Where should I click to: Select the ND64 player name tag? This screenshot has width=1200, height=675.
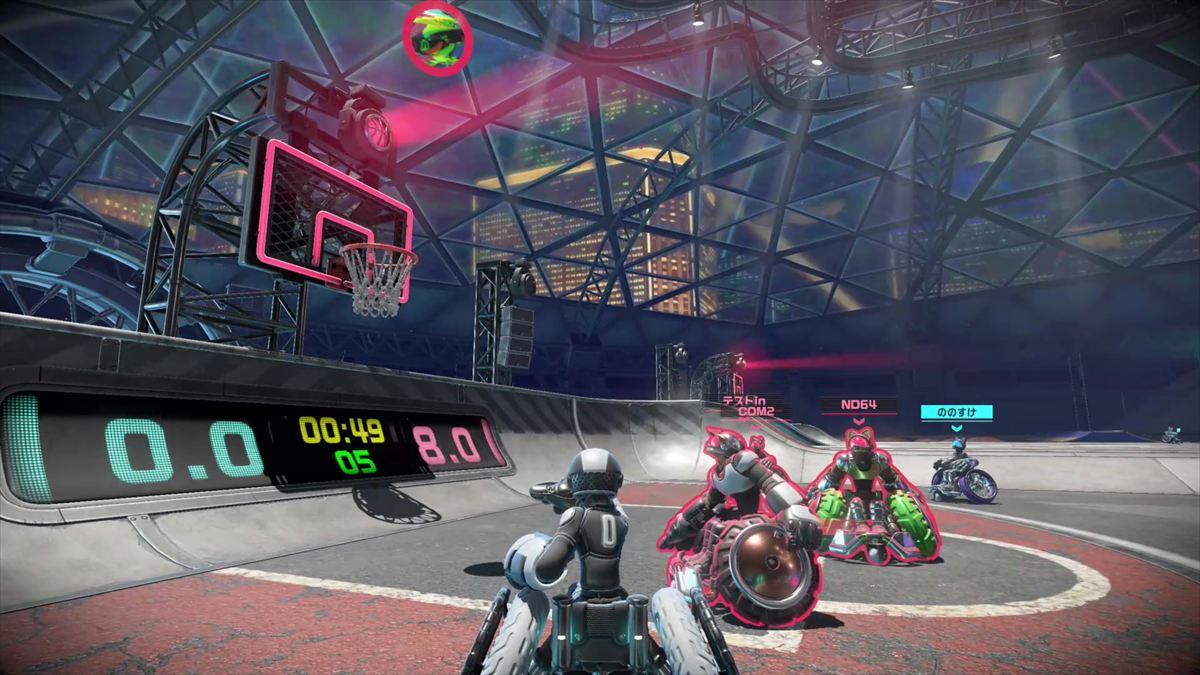(x=858, y=406)
